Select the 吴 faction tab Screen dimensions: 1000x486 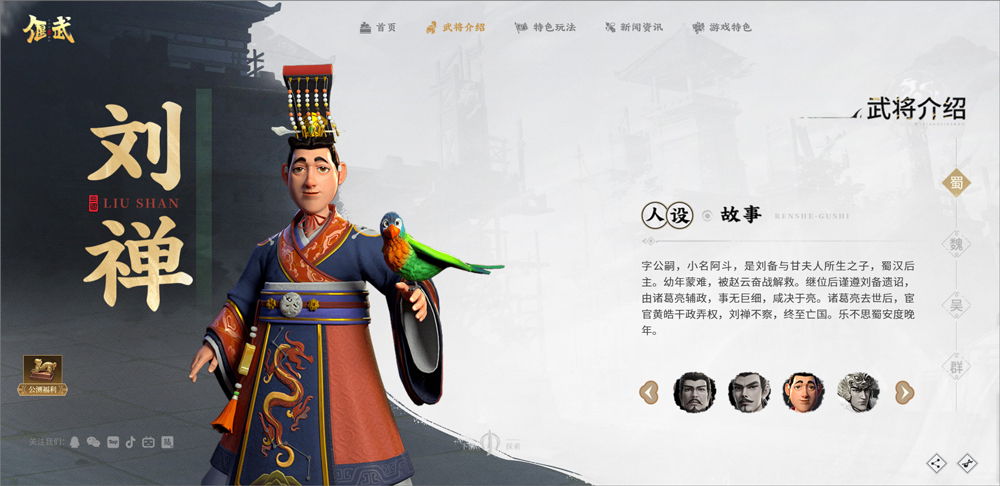pos(957,305)
